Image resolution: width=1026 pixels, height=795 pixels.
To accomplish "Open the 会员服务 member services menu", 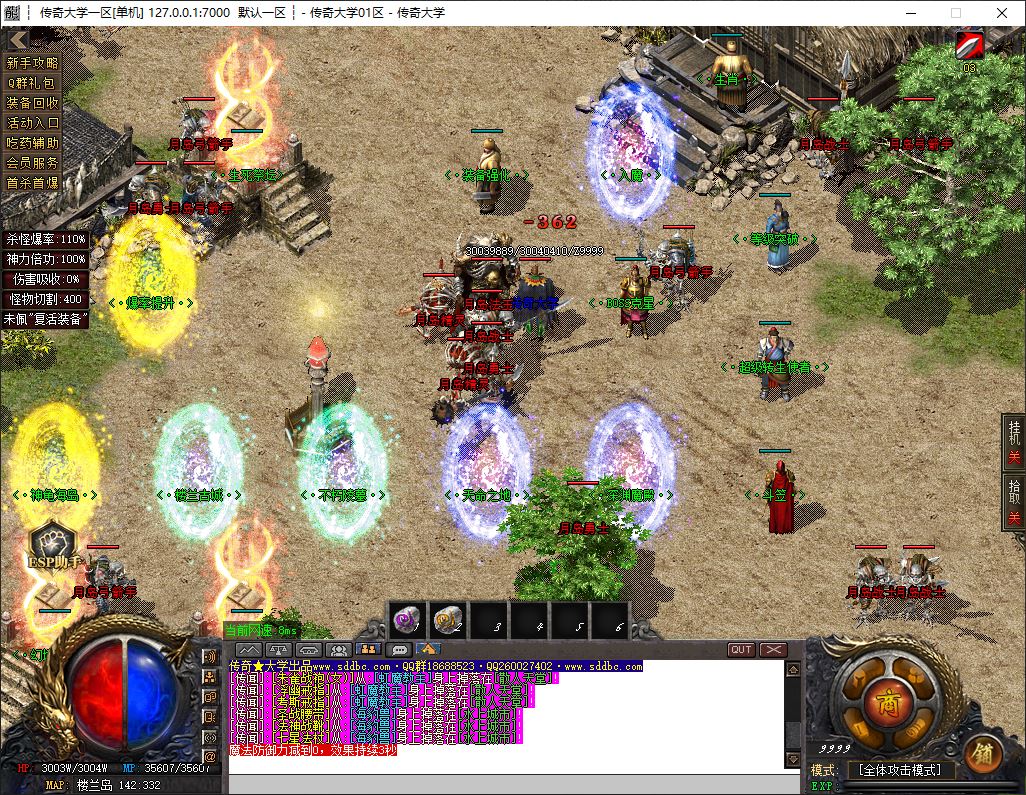I will coord(34,162).
